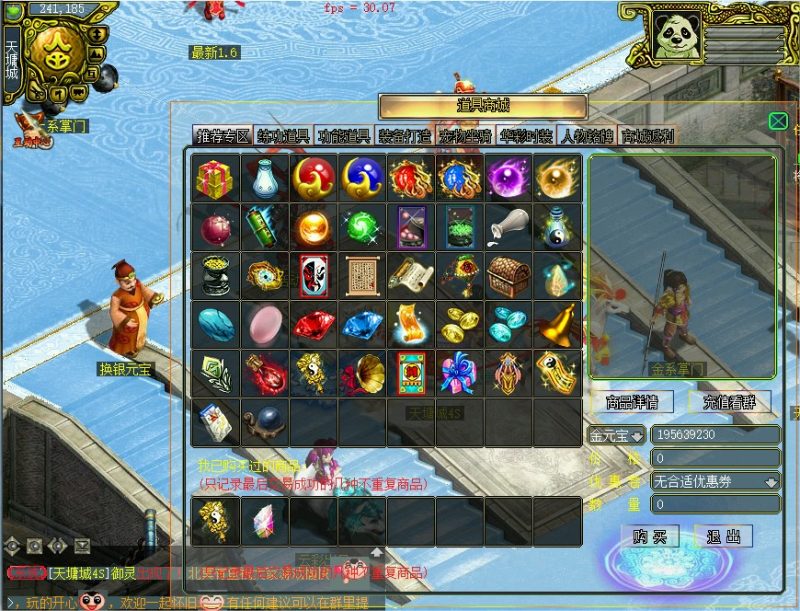Switch to the 人物称号 tab
Screen dimensions: 800x611
tap(587, 136)
